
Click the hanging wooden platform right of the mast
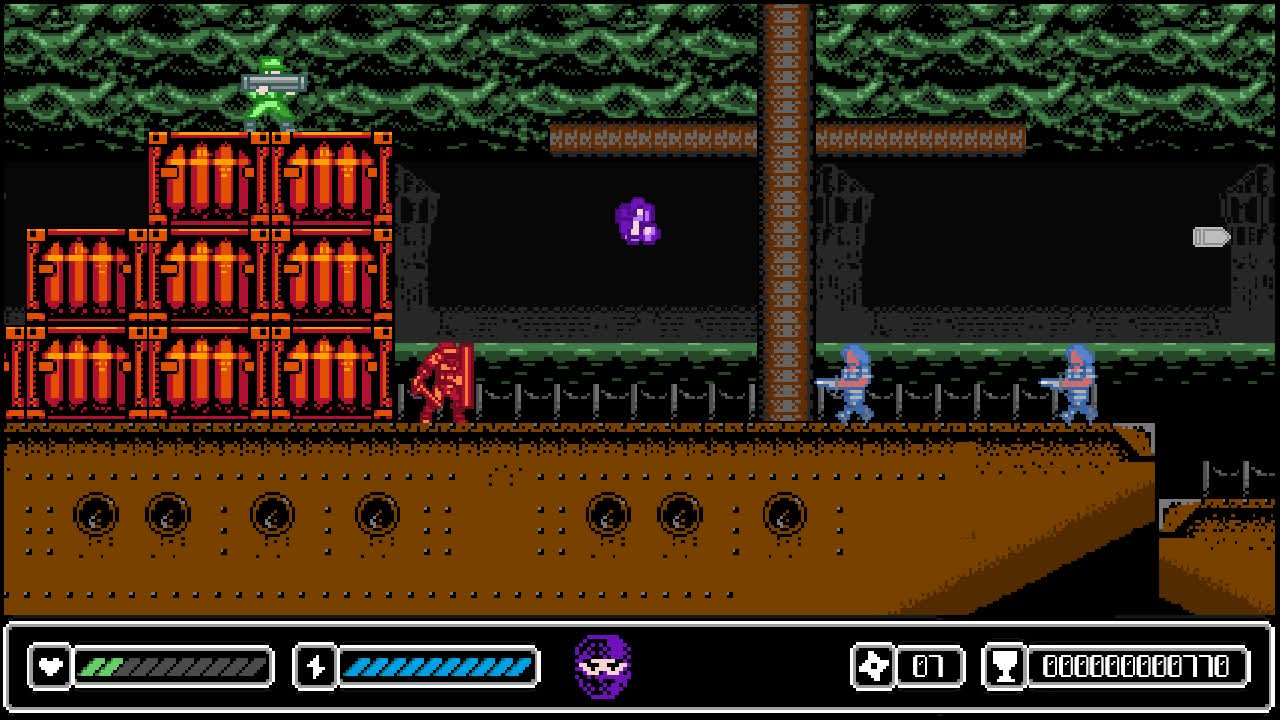click(x=920, y=137)
